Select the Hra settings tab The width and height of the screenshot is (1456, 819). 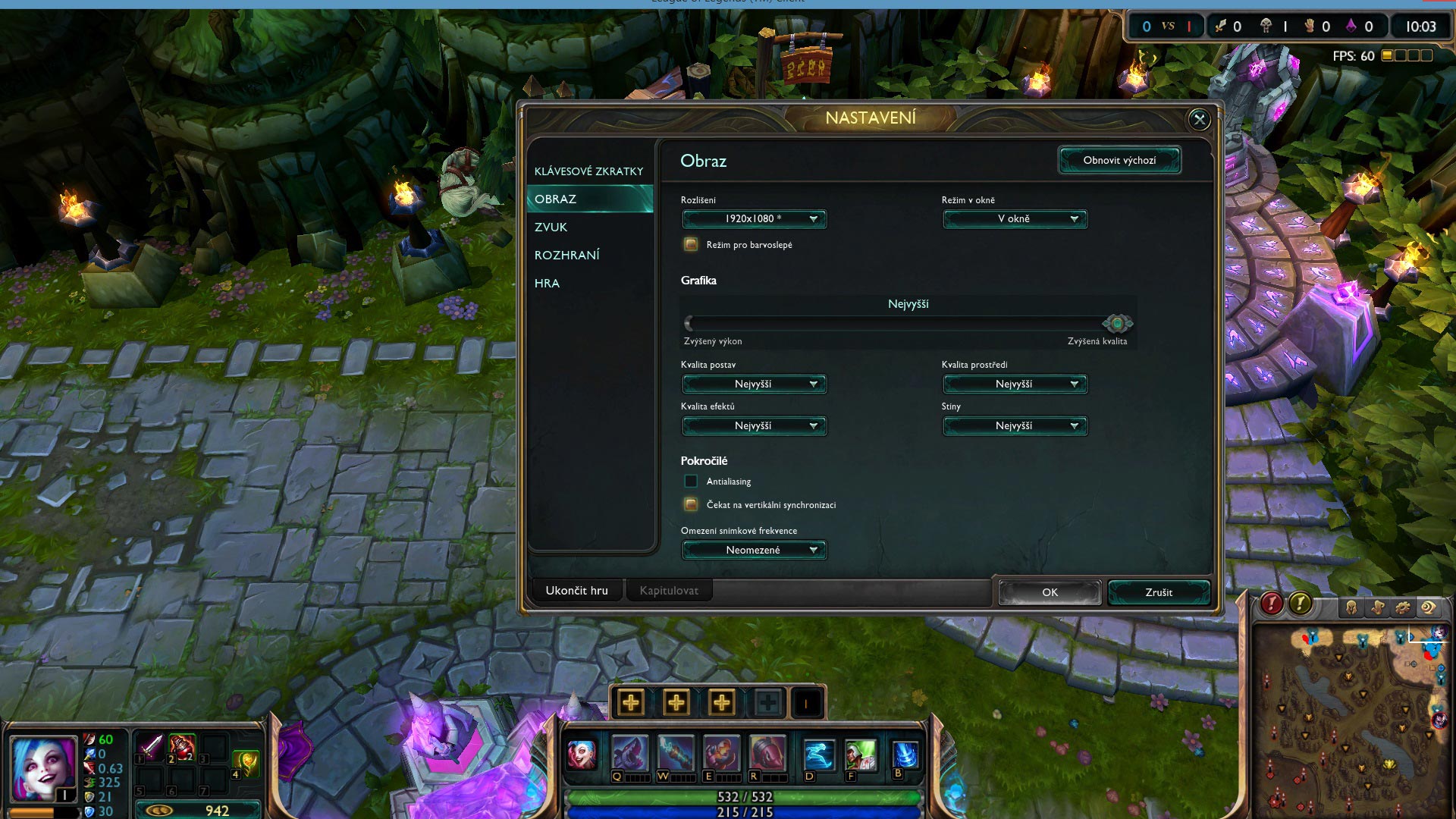(x=548, y=283)
